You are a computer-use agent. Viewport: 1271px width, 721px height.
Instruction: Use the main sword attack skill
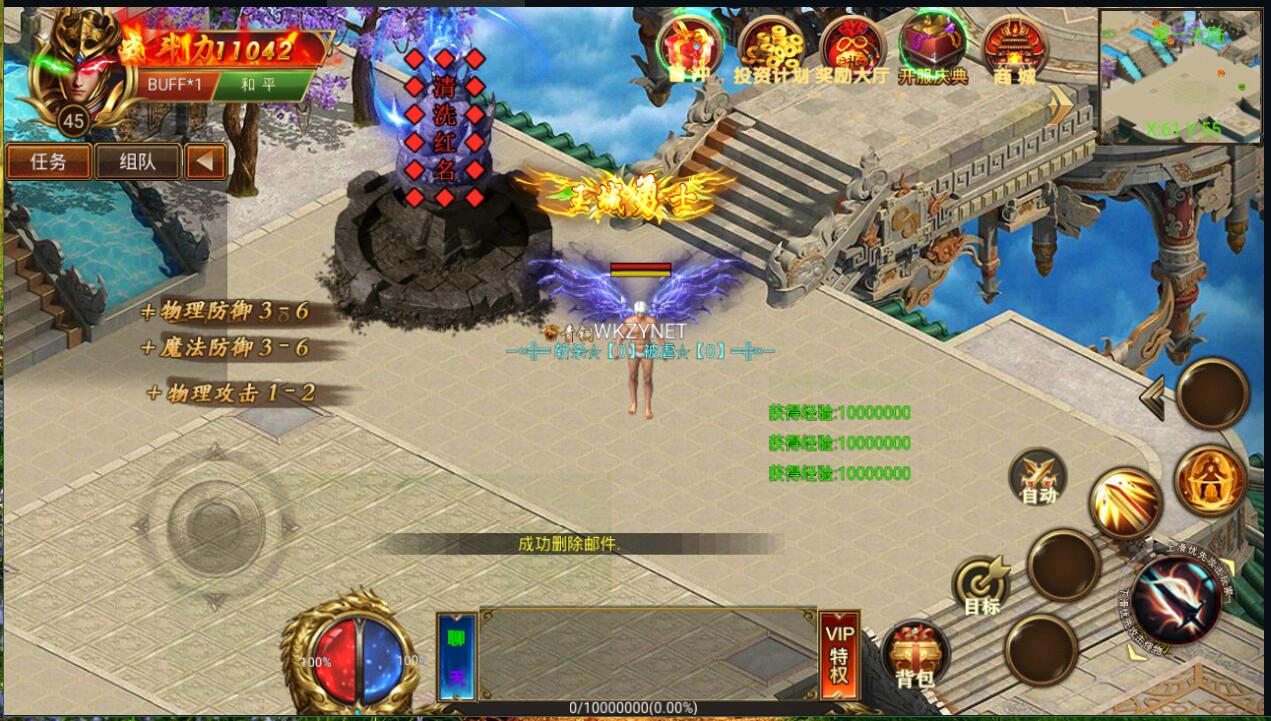tap(1177, 599)
